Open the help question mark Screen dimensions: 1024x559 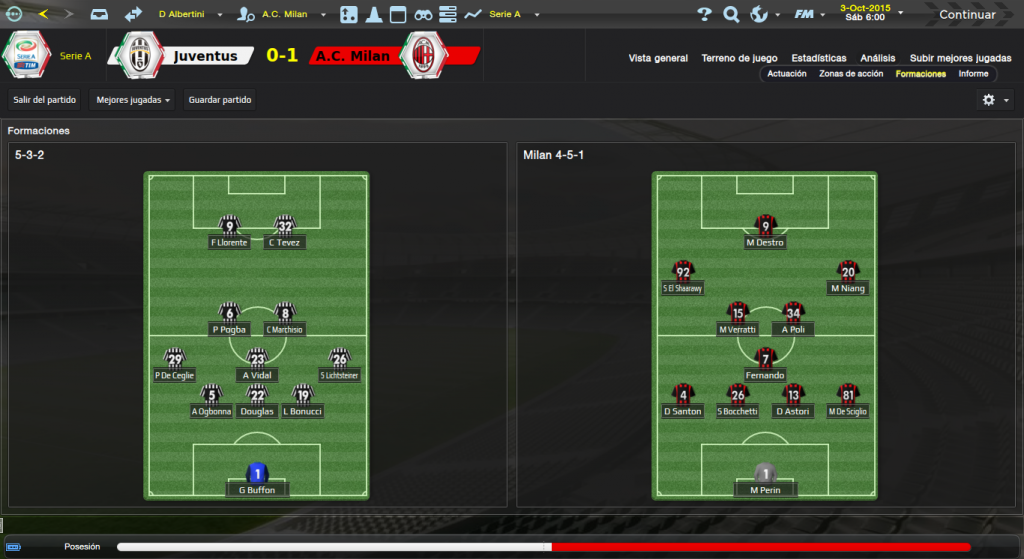(x=704, y=14)
